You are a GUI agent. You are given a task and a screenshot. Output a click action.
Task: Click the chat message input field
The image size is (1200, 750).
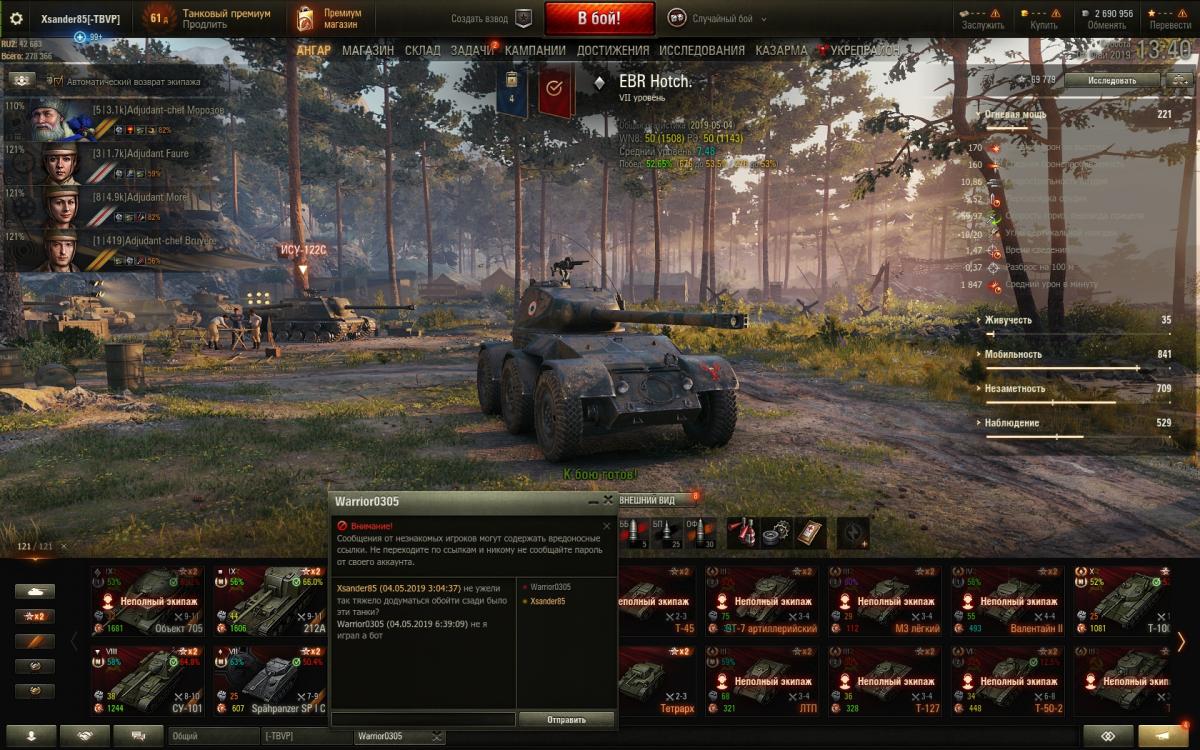pyautogui.click(x=423, y=719)
